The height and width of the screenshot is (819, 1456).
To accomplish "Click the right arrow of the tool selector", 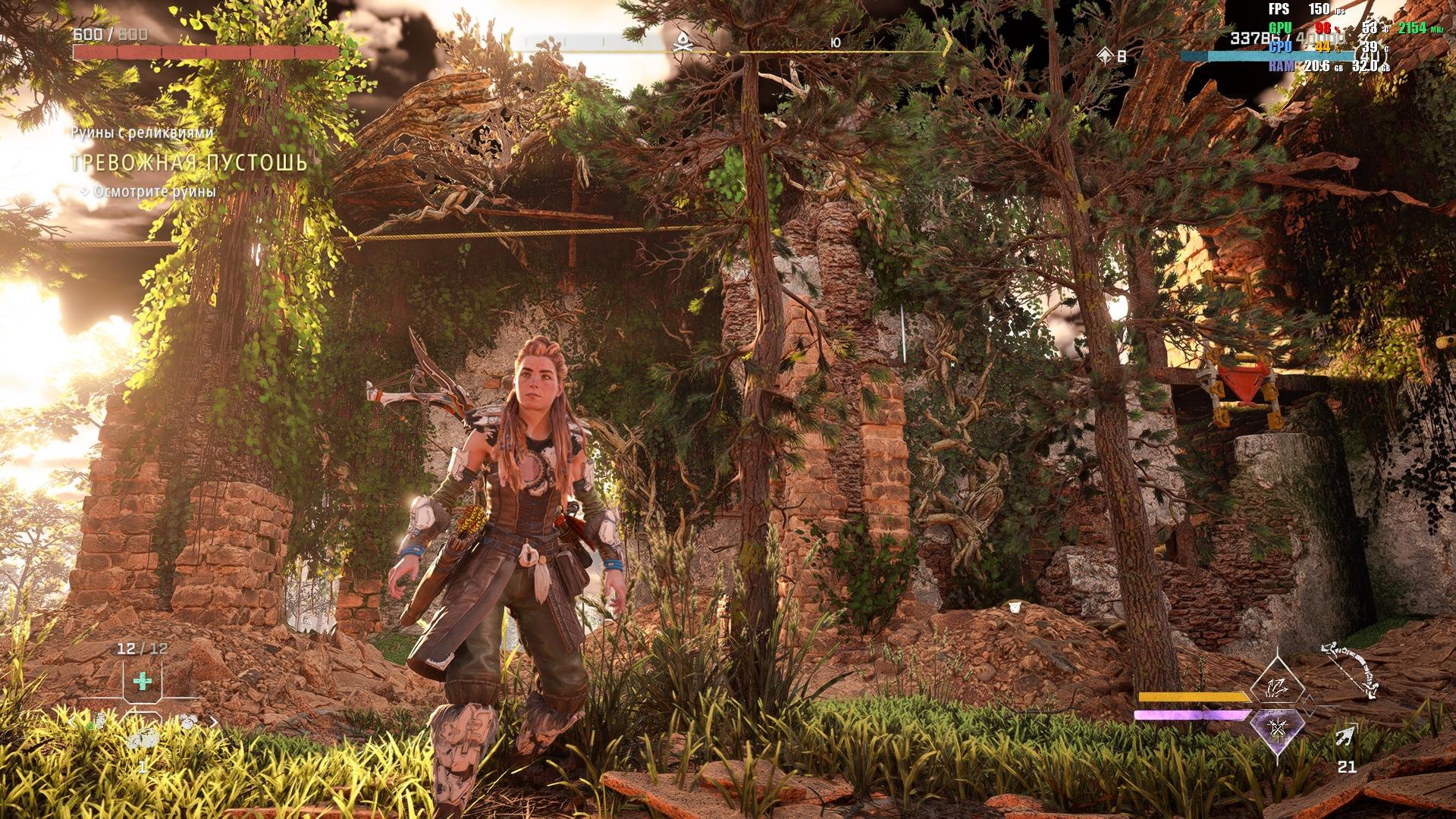I will [x=214, y=723].
